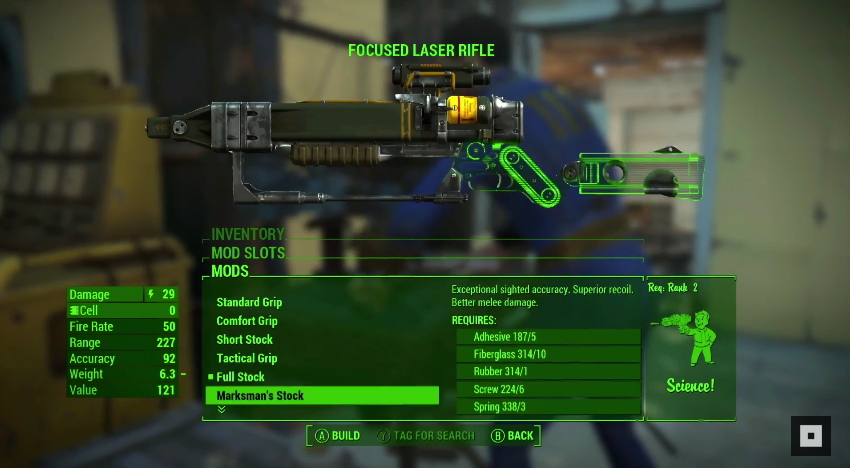Open the Inventory section

click(248, 234)
